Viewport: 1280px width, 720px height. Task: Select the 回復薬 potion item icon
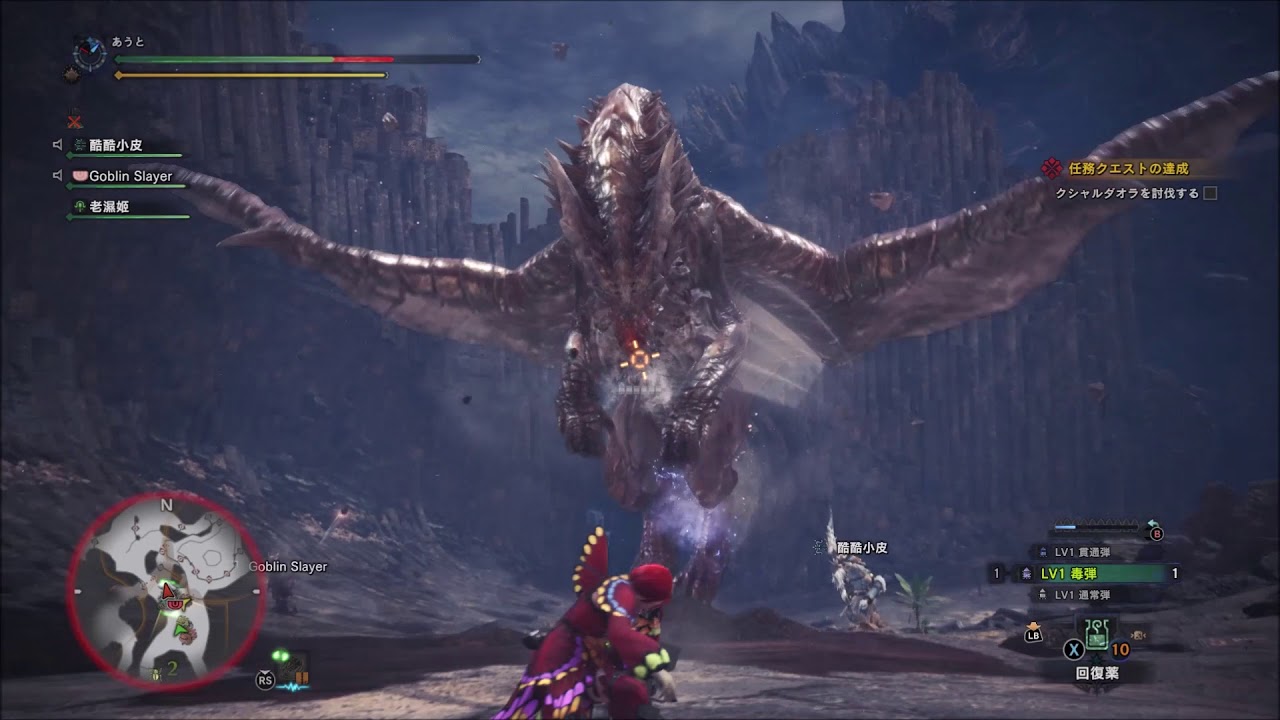[1096, 634]
